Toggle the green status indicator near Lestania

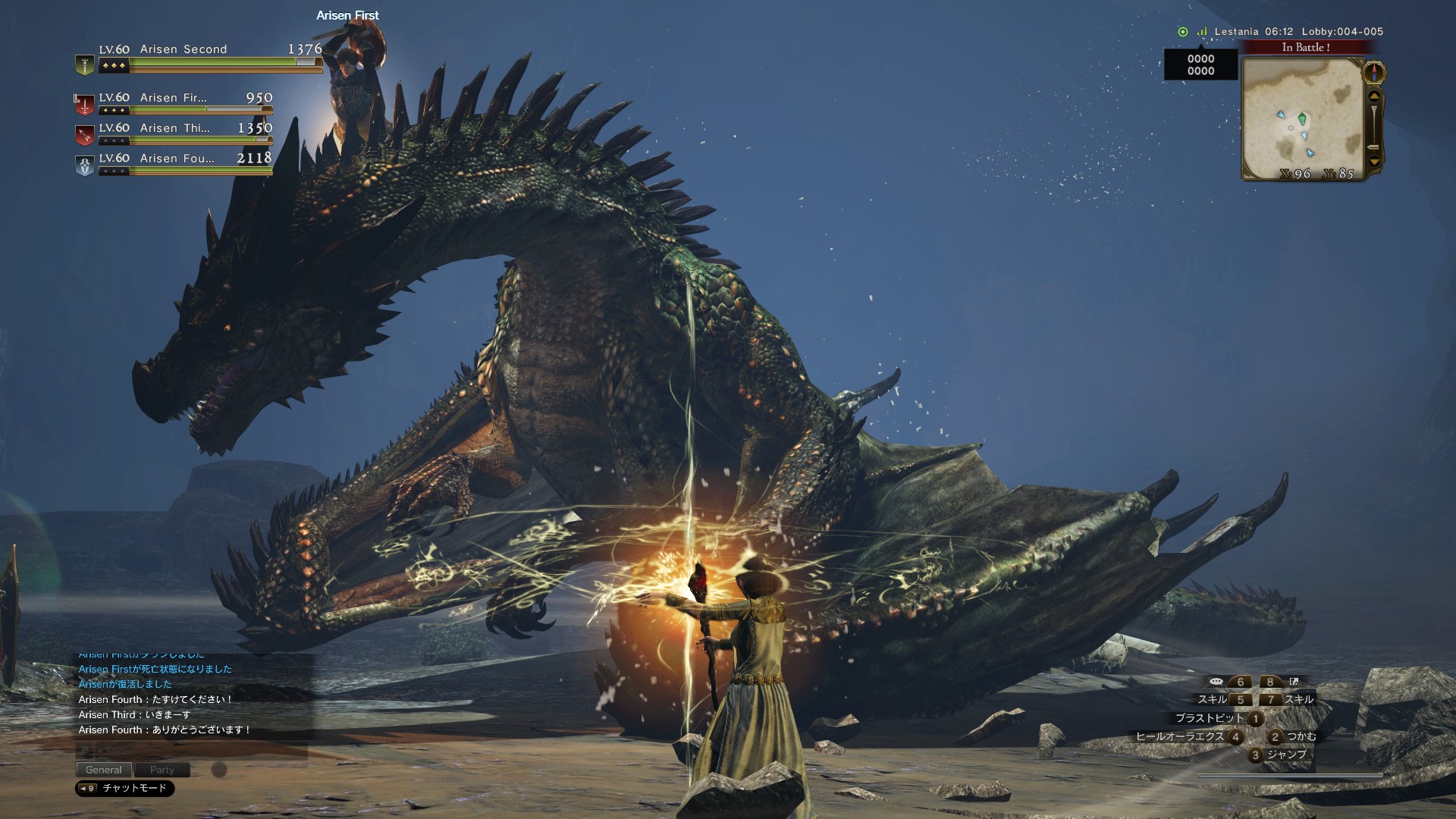tap(1183, 30)
